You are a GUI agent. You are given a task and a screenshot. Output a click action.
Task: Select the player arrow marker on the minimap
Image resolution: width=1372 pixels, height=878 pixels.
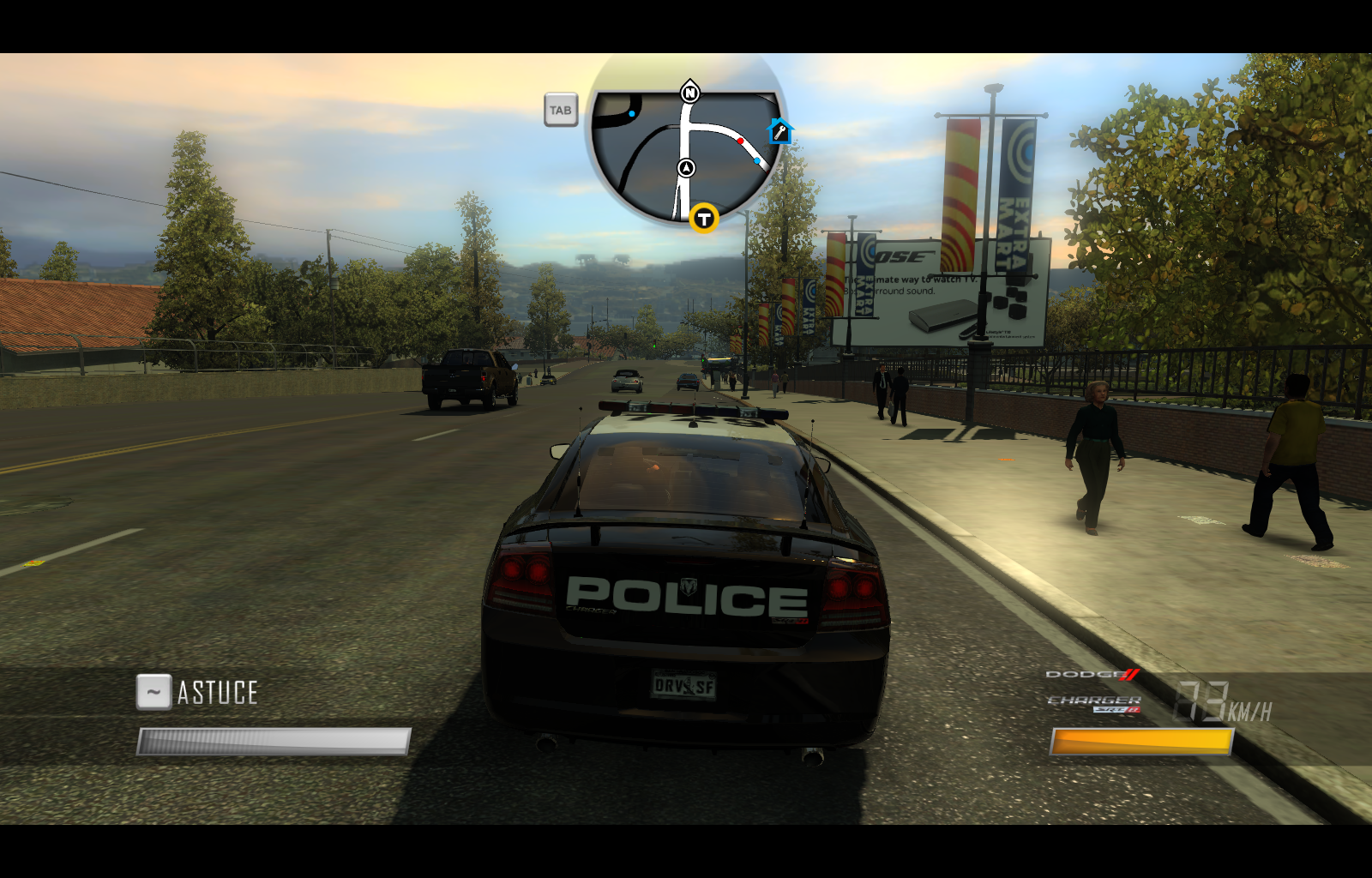(686, 168)
